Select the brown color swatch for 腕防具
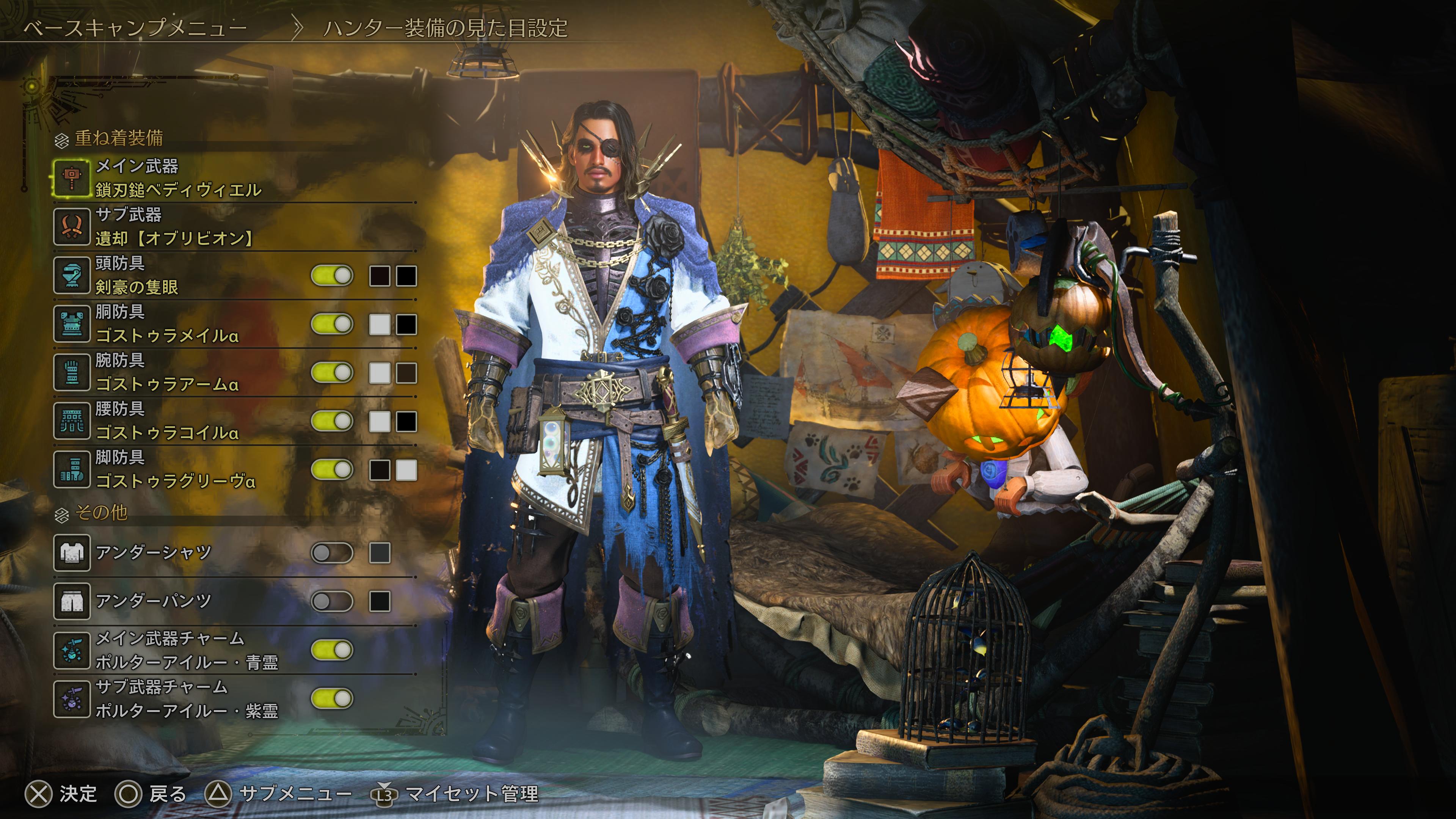This screenshot has height=819, width=1456. (406, 373)
